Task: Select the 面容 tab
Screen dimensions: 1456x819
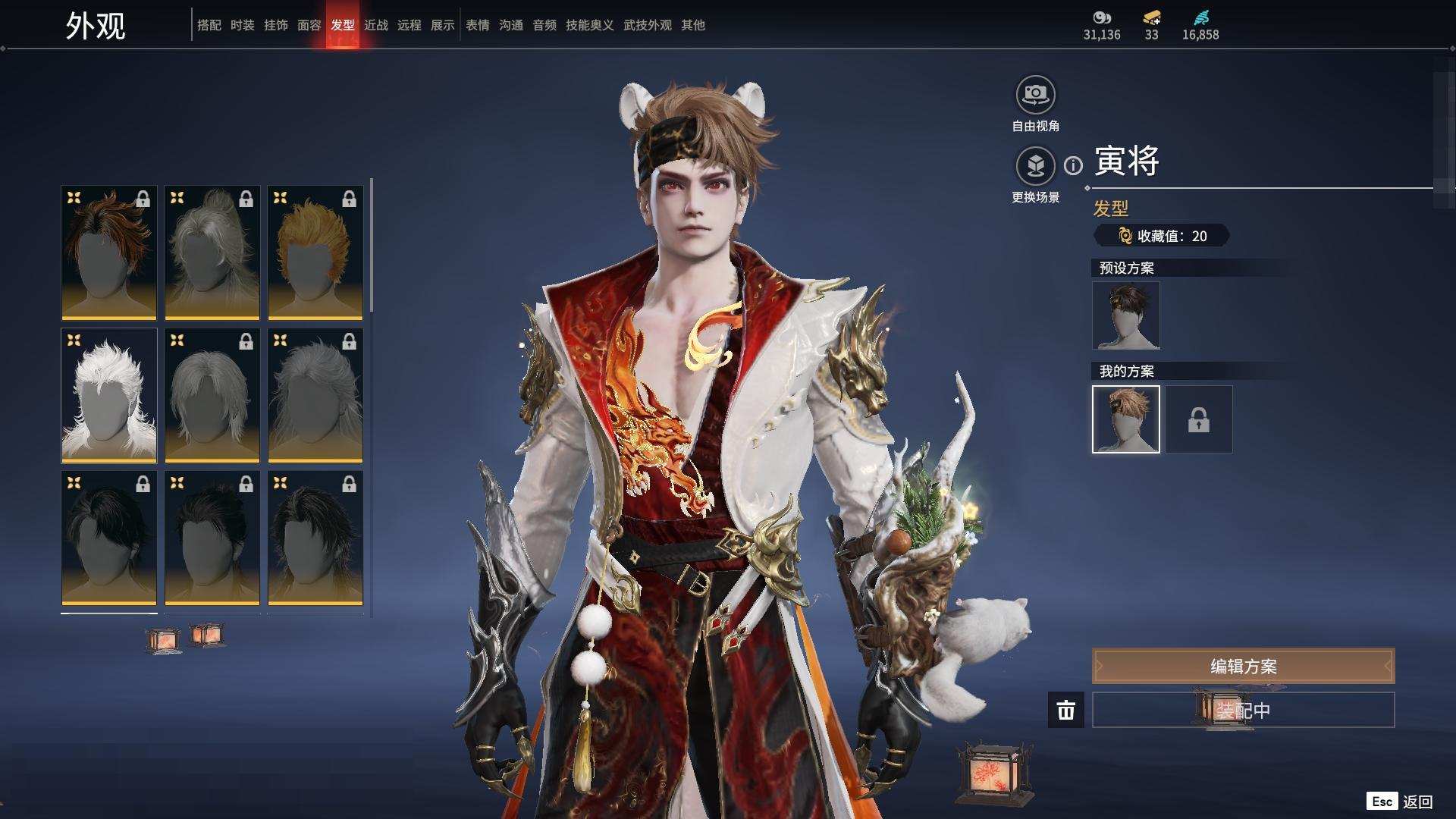Action: 309,25
